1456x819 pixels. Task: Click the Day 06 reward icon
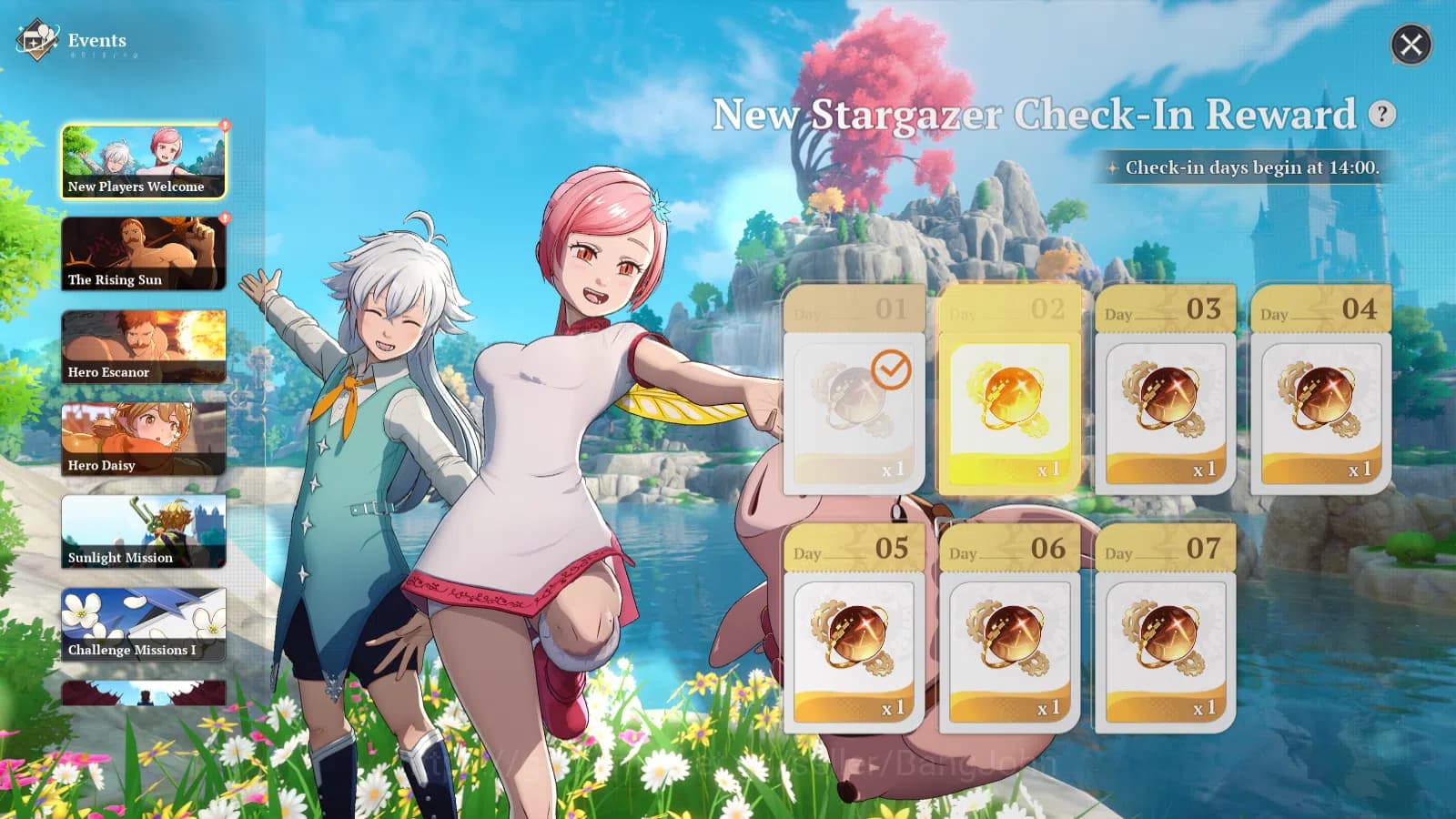click(x=1008, y=642)
